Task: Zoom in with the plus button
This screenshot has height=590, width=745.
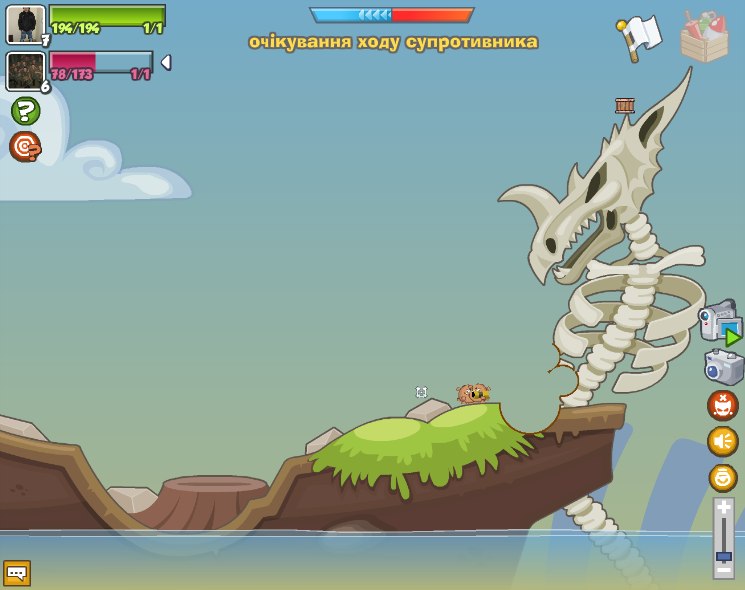Action: pyautogui.click(x=723, y=507)
